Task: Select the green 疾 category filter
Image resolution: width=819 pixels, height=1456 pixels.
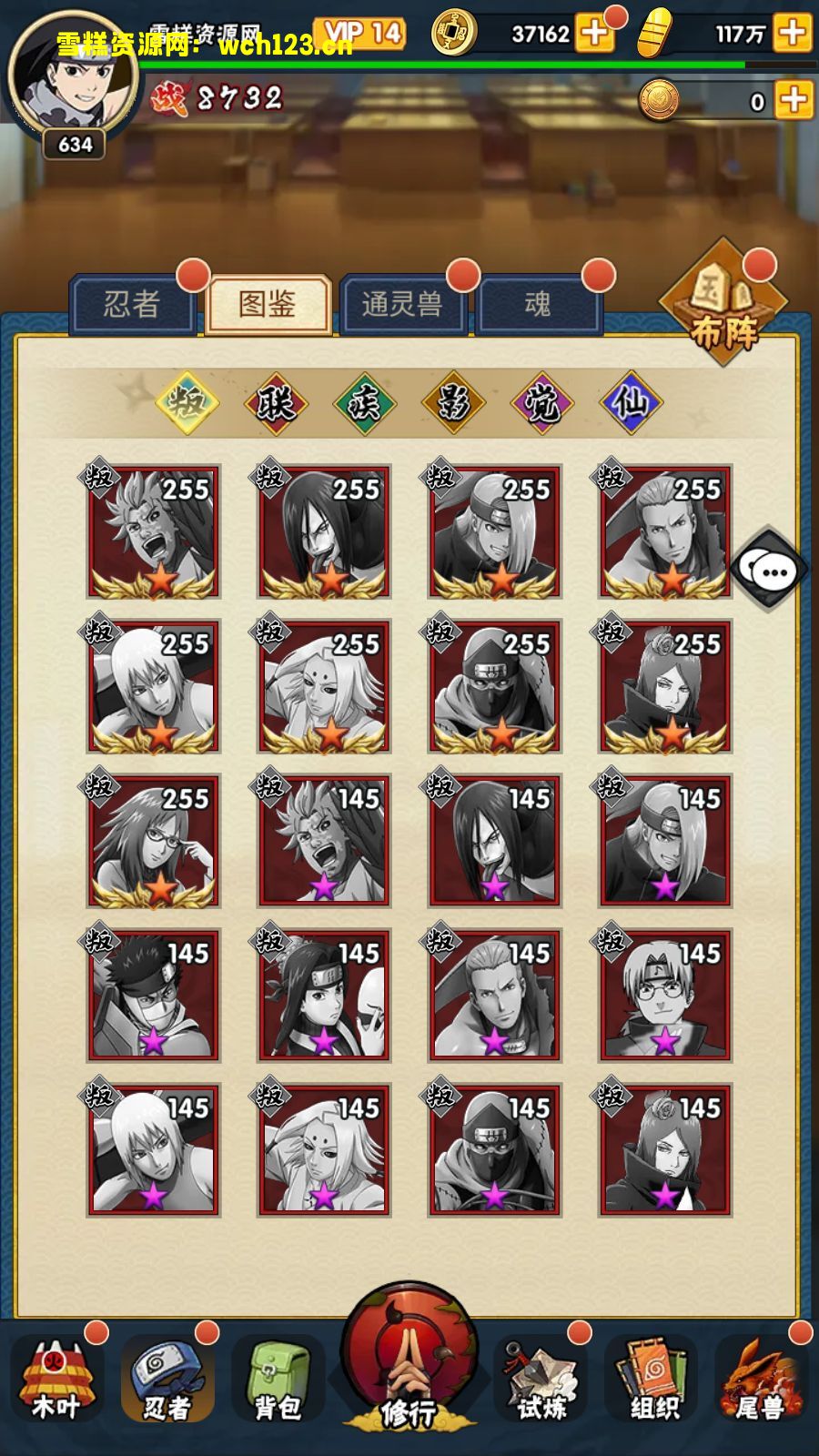Action: [364, 402]
